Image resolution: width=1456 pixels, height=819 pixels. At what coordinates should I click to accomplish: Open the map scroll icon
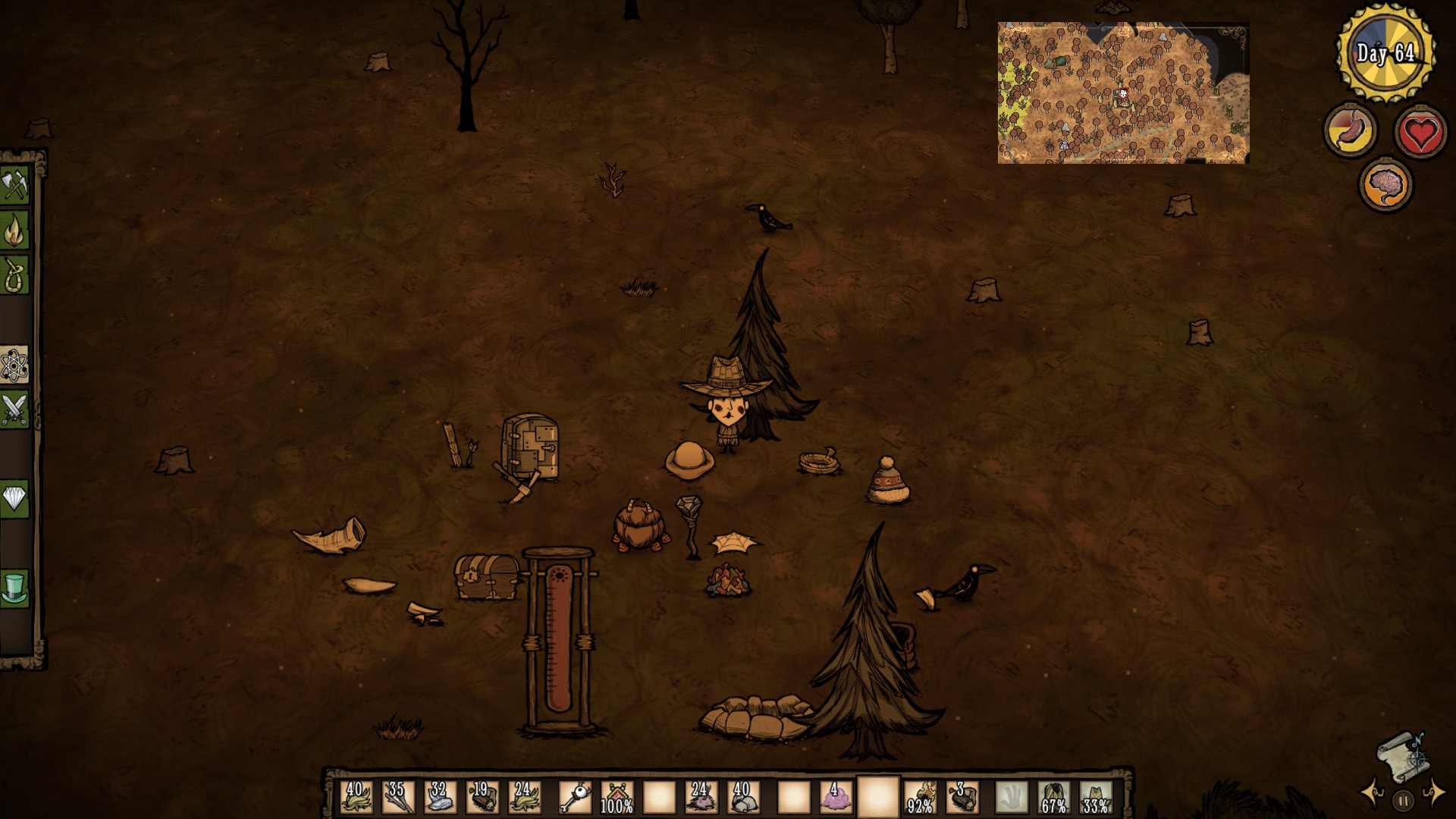pyautogui.click(x=1402, y=755)
